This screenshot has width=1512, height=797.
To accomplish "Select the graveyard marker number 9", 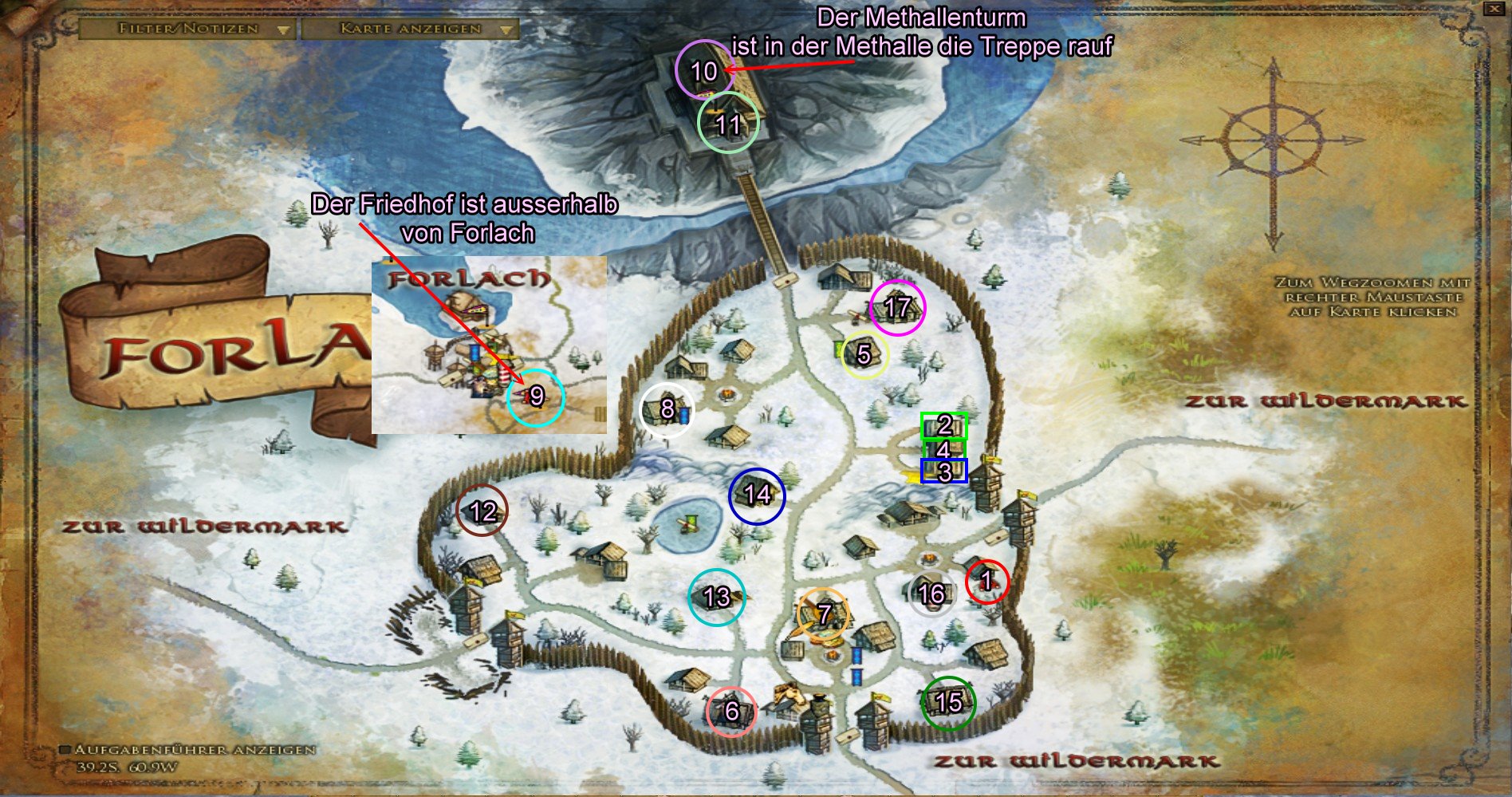I will (536, 397).
